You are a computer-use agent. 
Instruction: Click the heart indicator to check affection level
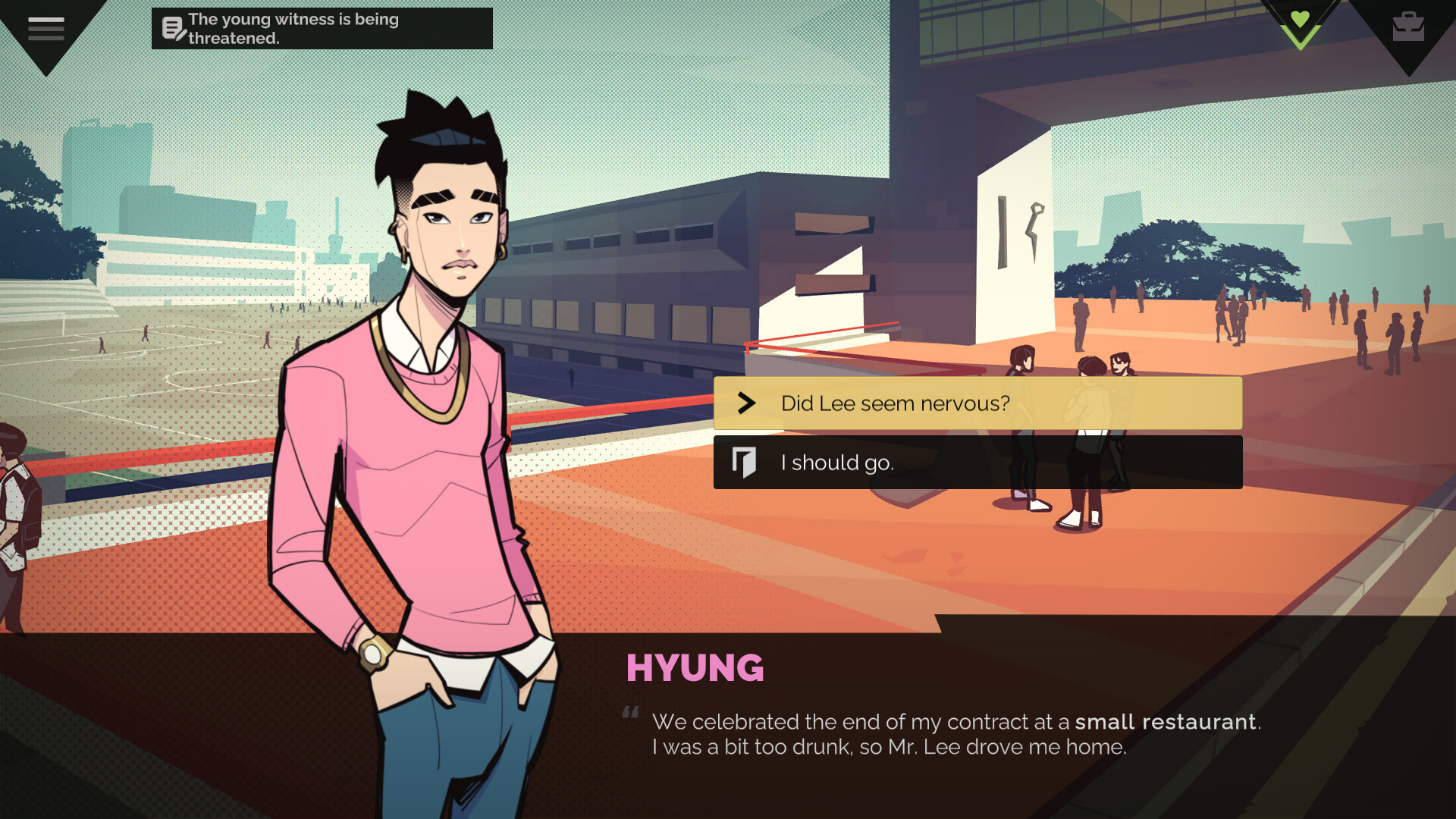tap(1298, 20)
